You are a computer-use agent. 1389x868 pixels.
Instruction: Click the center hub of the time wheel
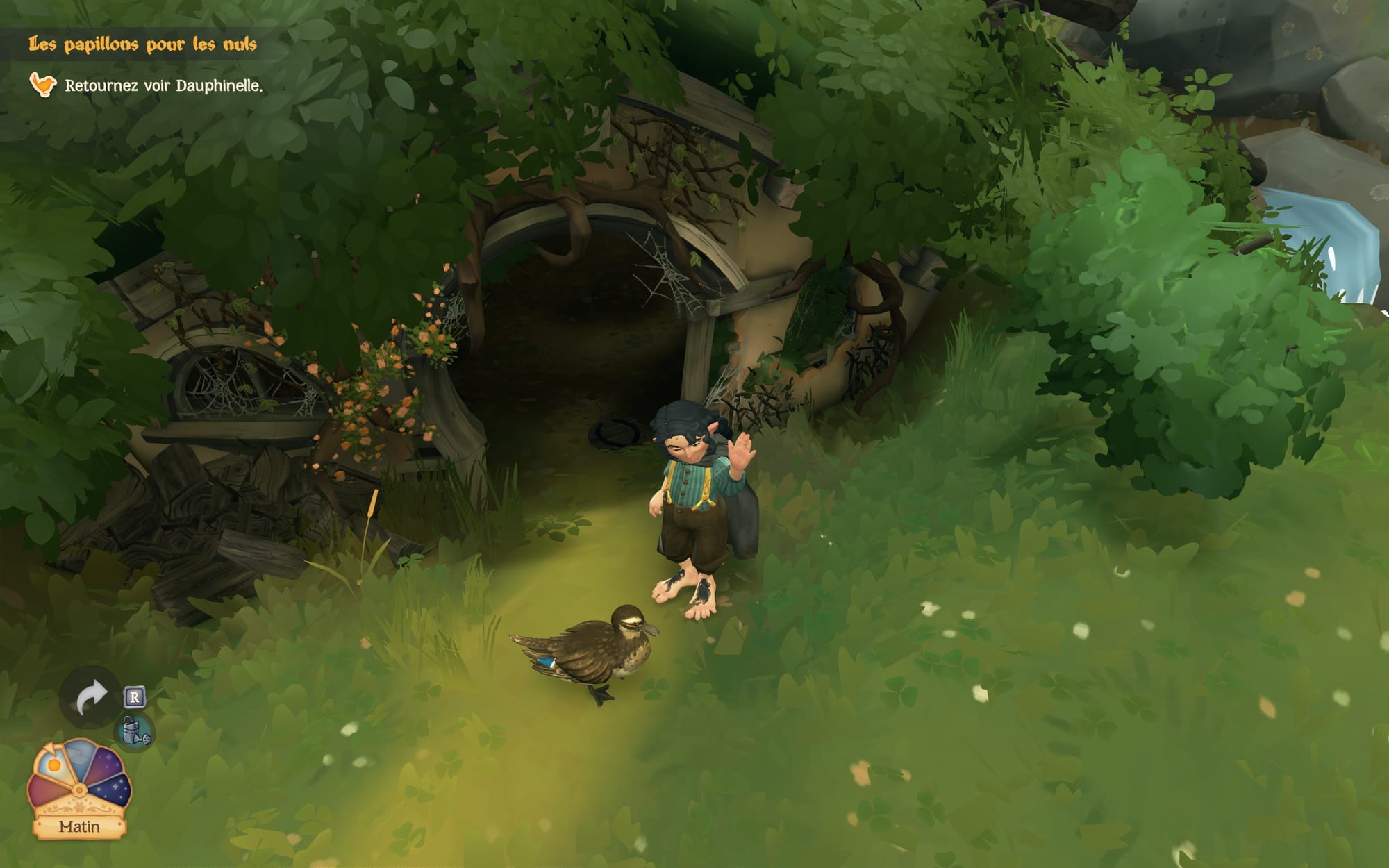79,788
